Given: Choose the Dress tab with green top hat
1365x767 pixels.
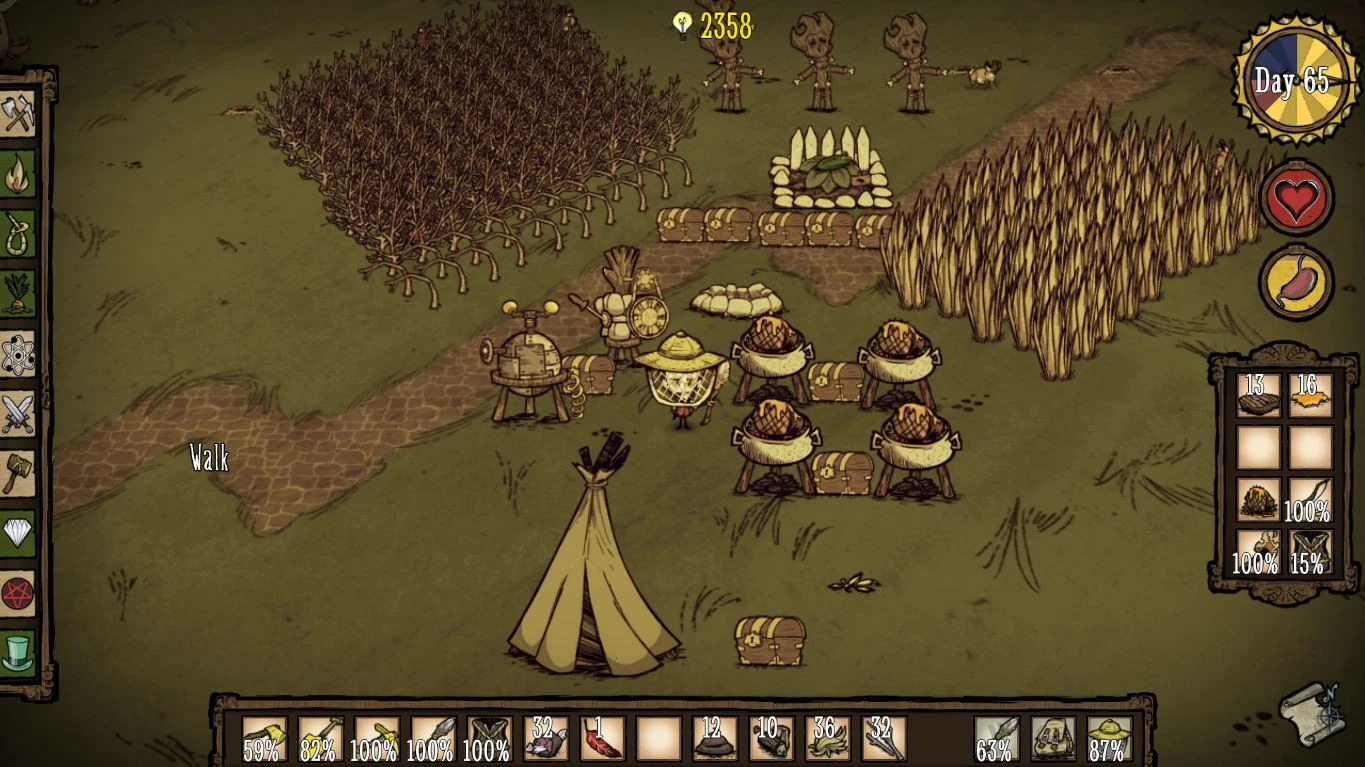Looking at the screenshot, I should coord(18,652).
